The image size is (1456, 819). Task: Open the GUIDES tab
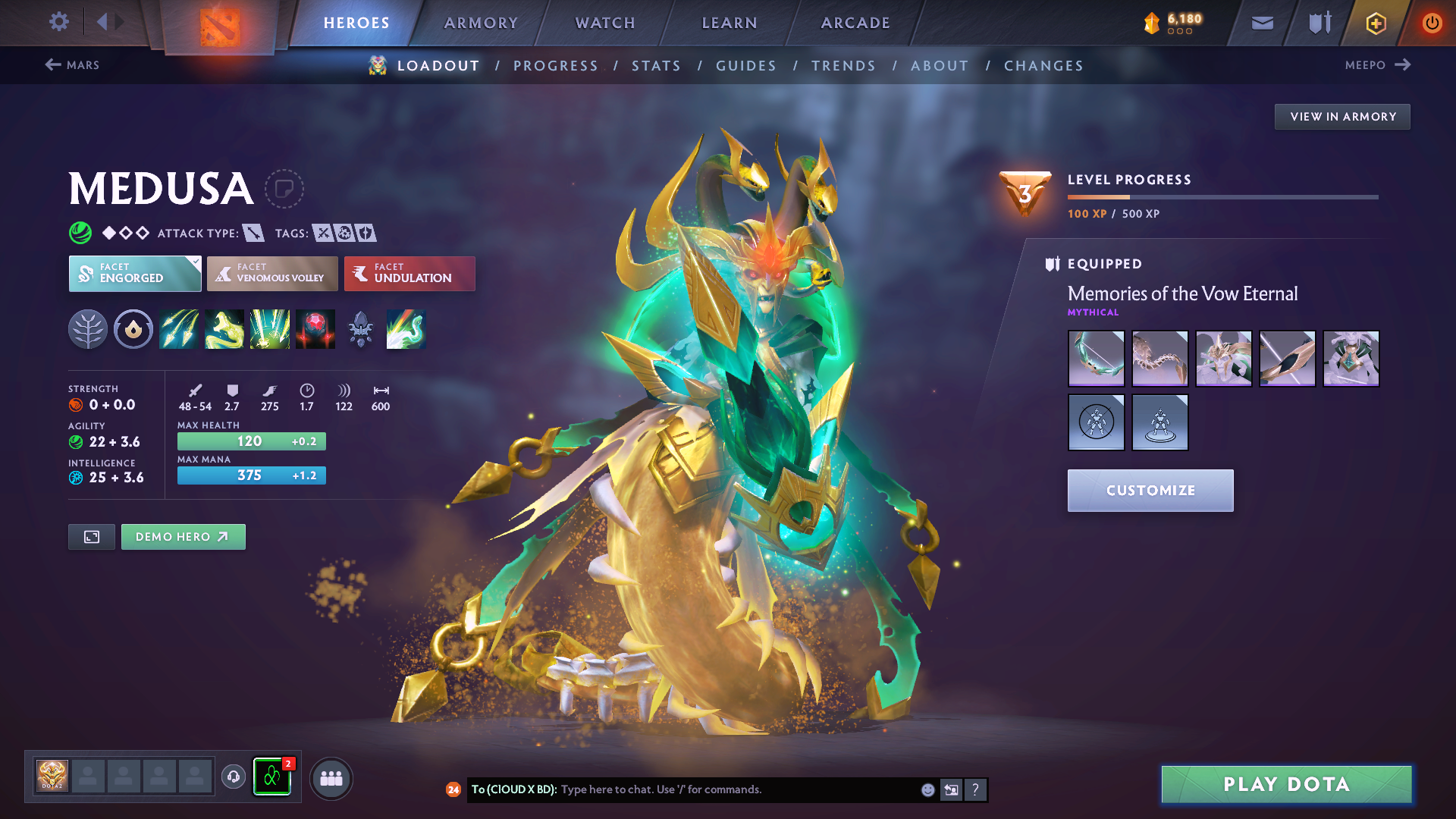[x=745, y=65]
